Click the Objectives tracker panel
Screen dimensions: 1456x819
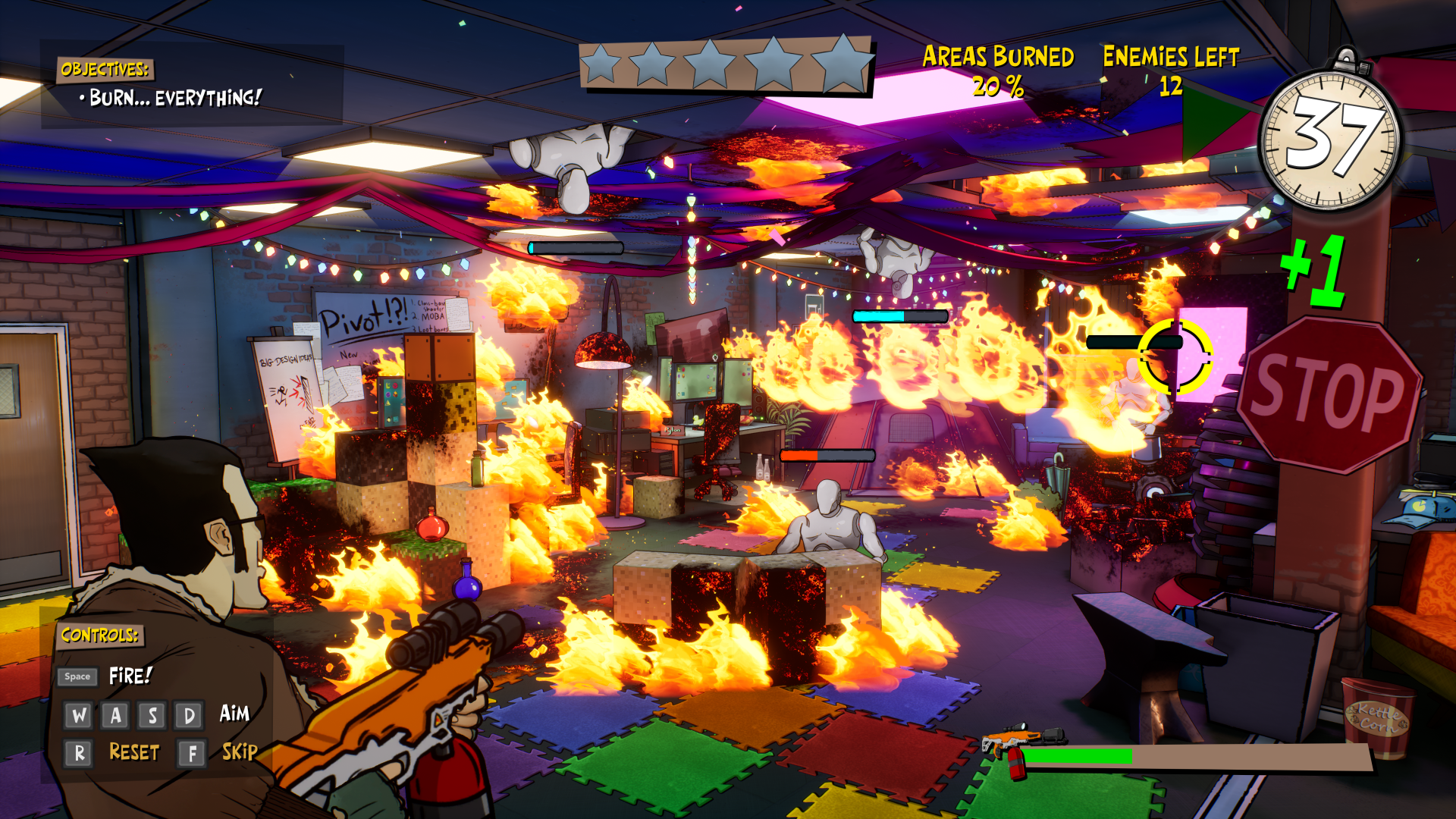(x=191, y=84)
